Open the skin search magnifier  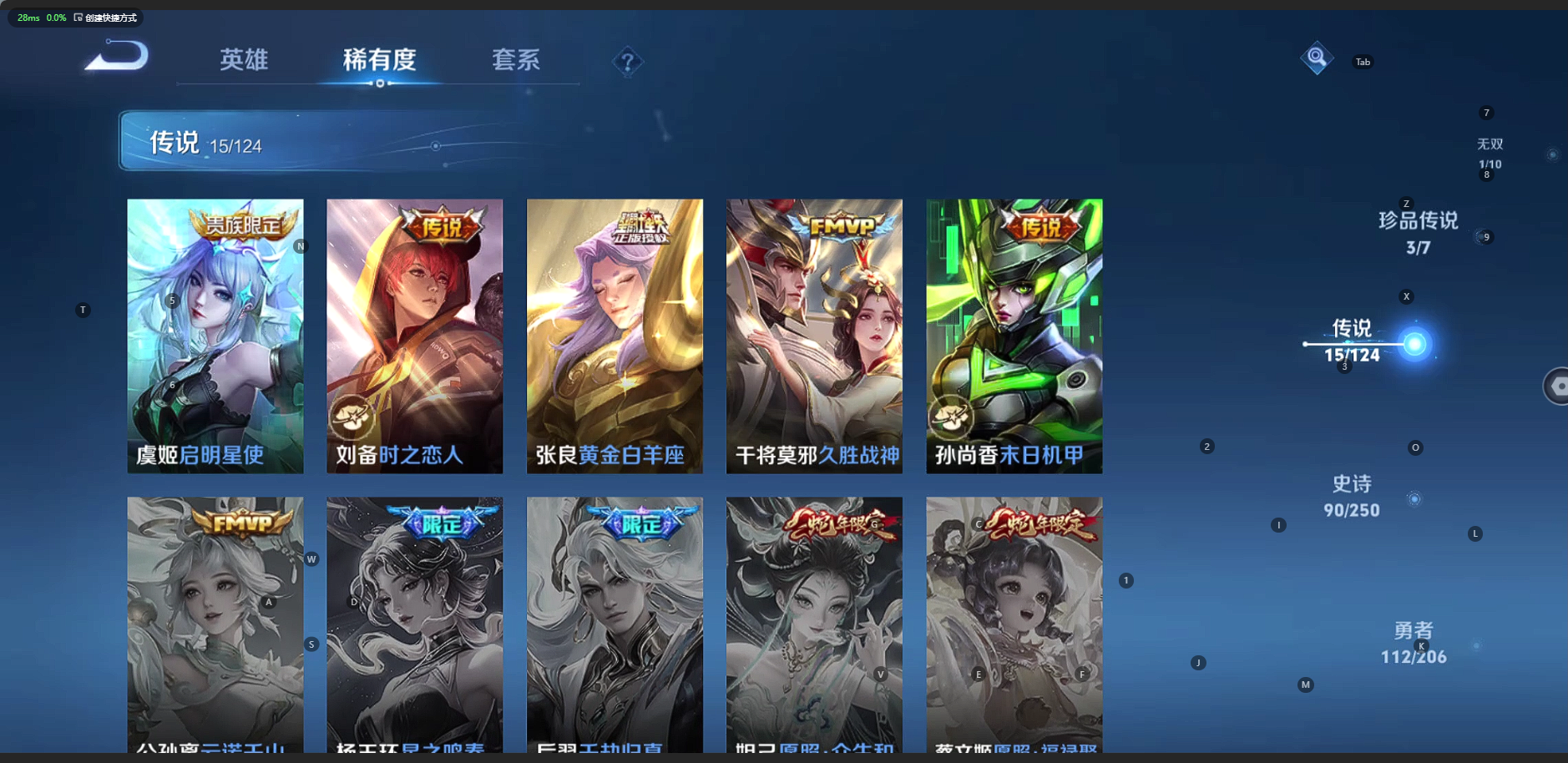[1316, 58]
